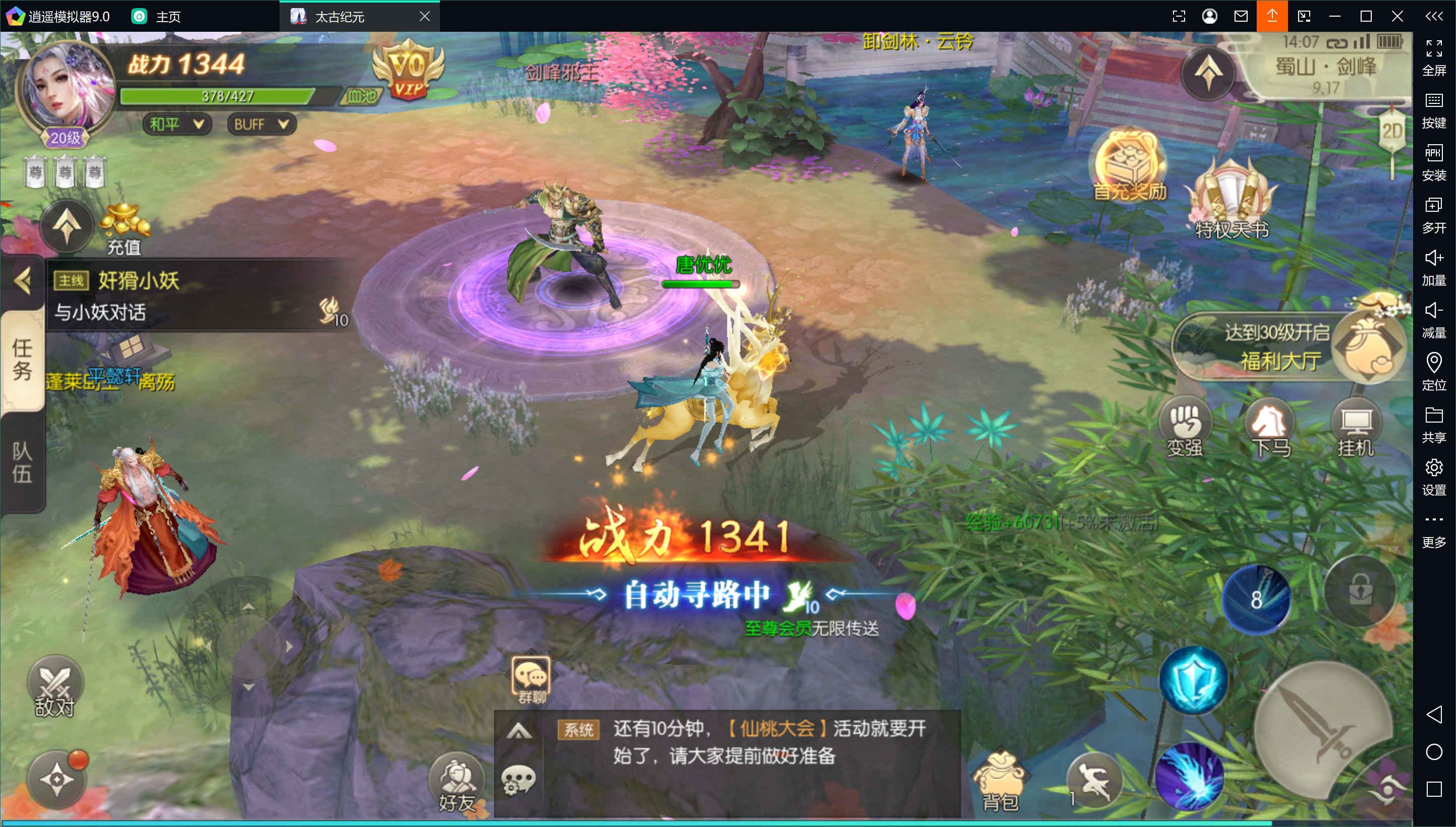Switch to the 任务 quest tab
The image size is (1456, 827).
[x=22, y=359]
